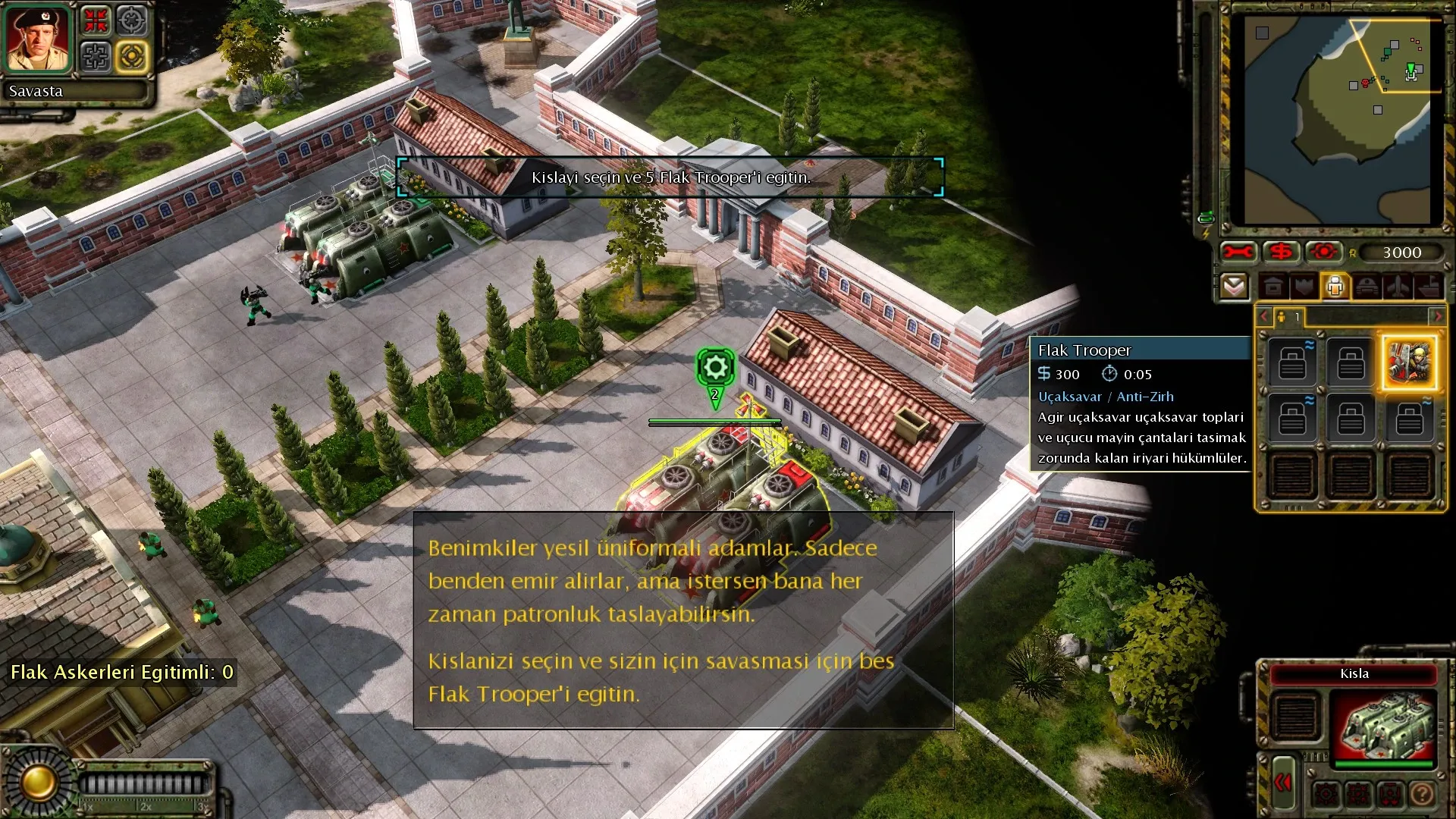Viewport: 1456px width, 819px height.
Task: Click the right arrow of the queue tabs
Action: [x=1437, y=316]
